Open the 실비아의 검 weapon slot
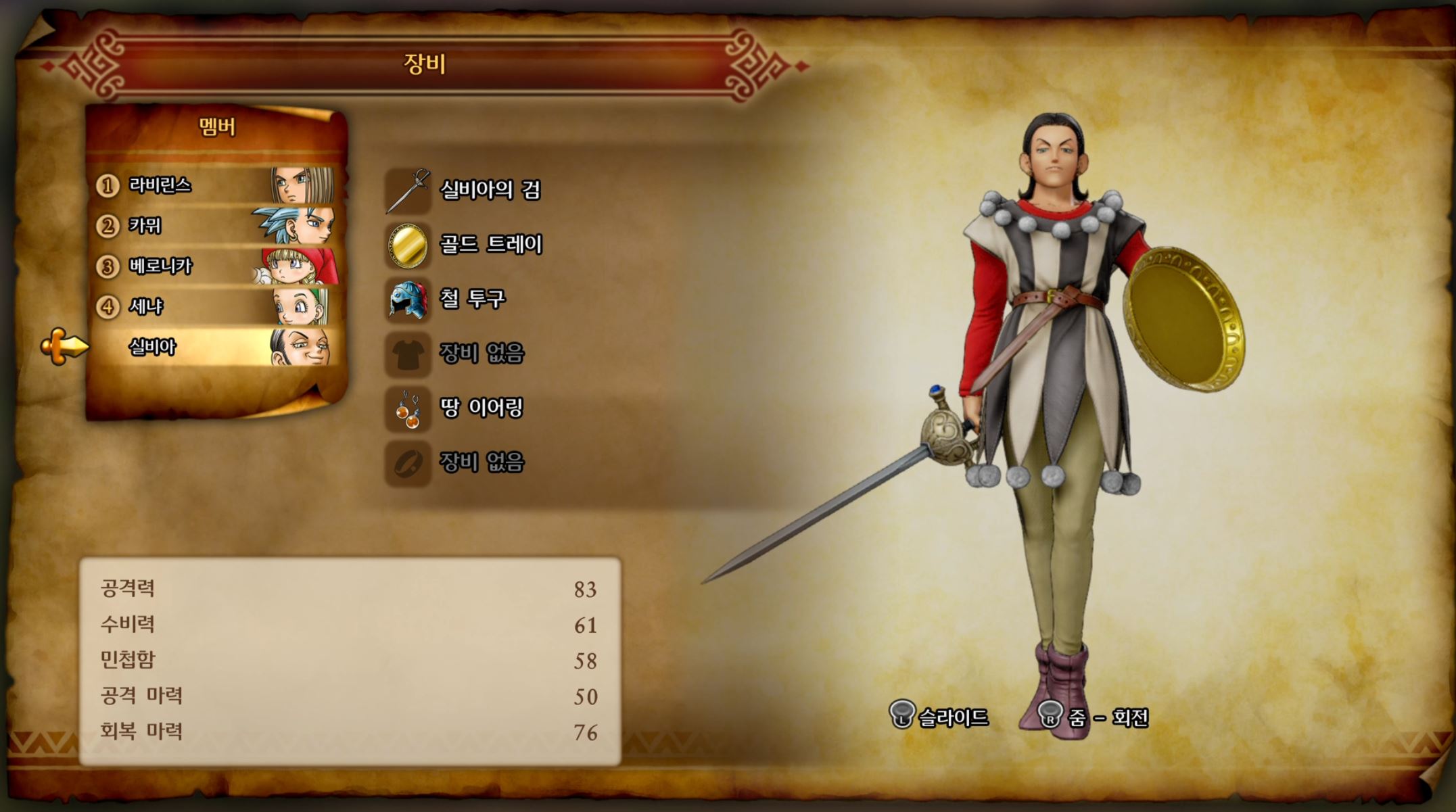Screen dimensions: 1456x812 488,190
